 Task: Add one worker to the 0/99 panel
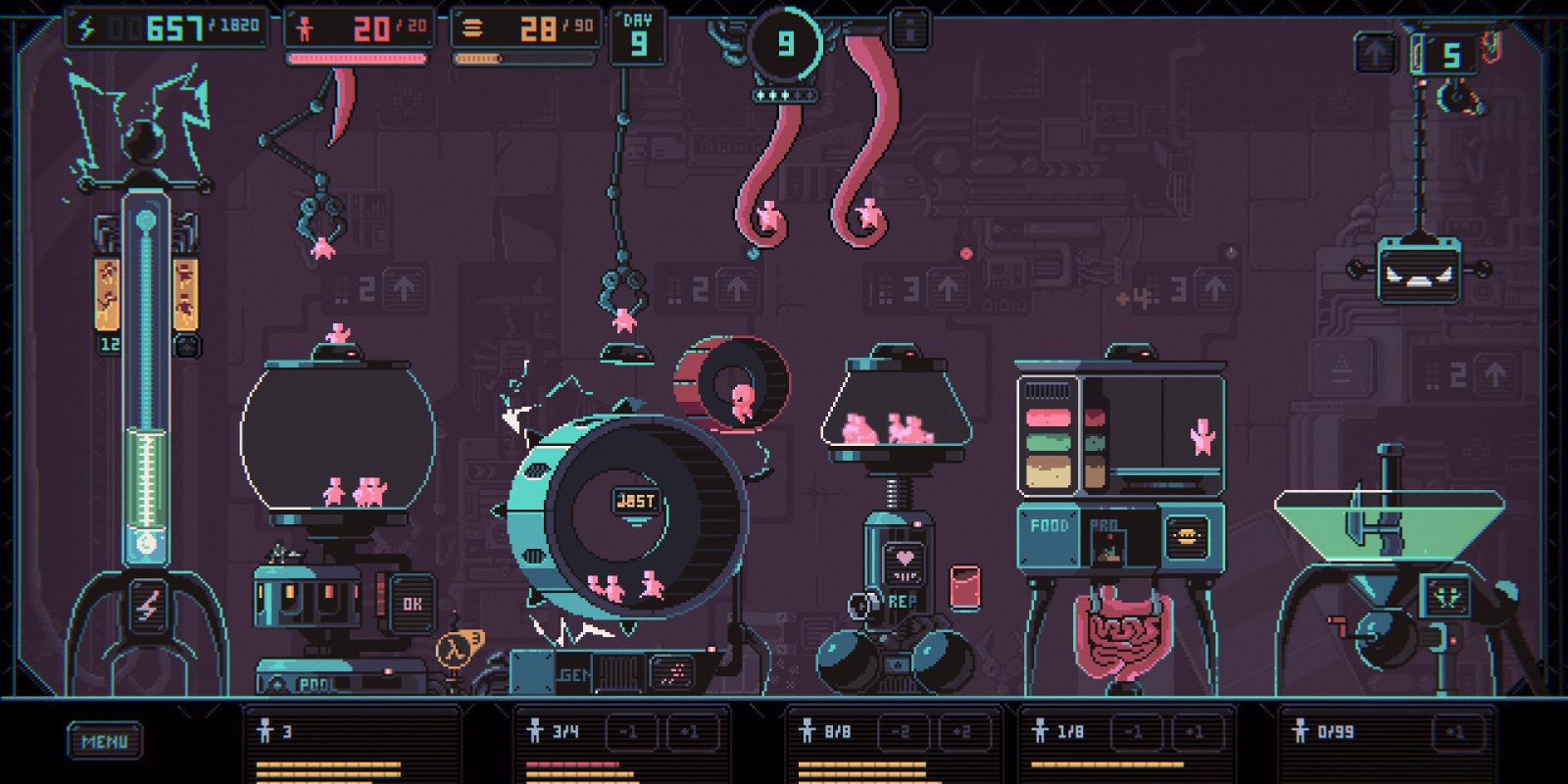[x=1454, y=731]
